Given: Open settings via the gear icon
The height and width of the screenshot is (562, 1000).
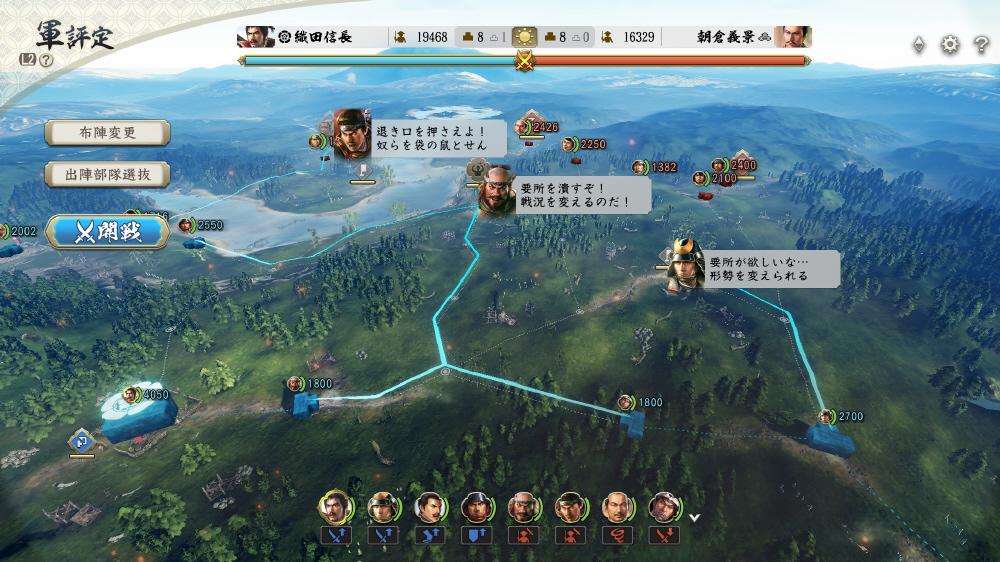Looking at the screenshot, I should click(x=950, y=44).
